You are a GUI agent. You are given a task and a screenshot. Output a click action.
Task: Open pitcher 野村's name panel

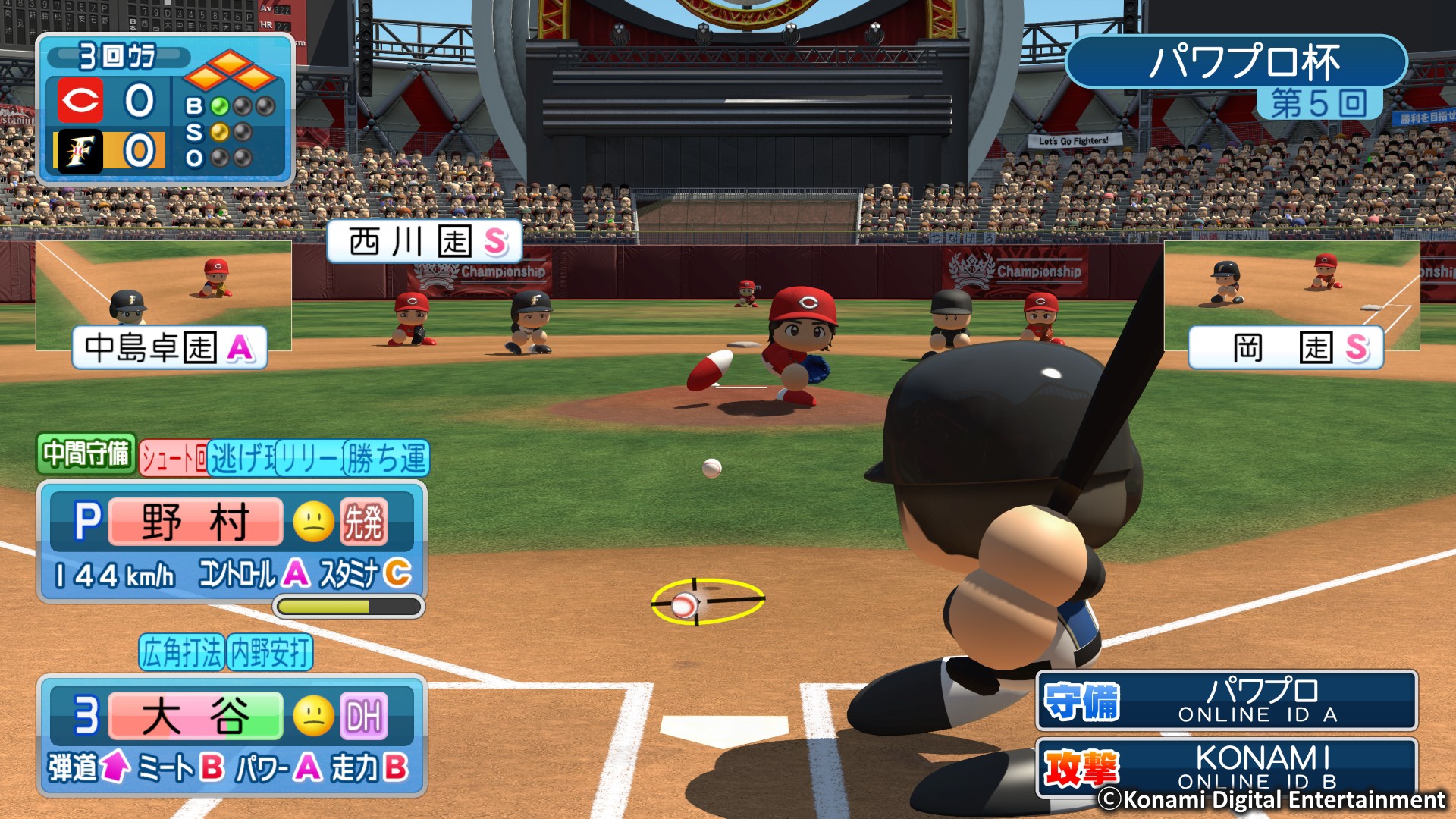(x=196, y=522)
